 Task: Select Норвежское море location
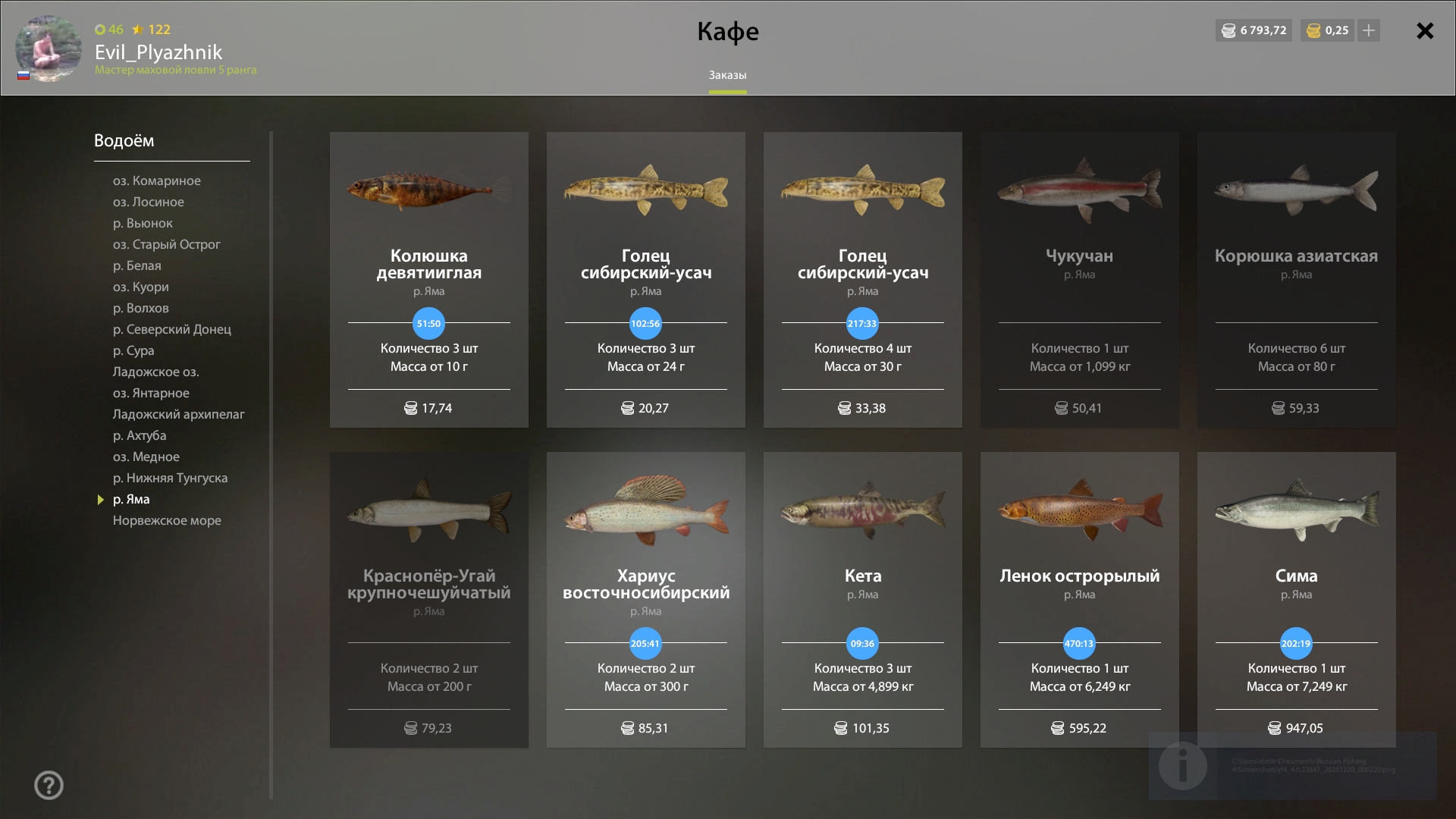[168, 520]
